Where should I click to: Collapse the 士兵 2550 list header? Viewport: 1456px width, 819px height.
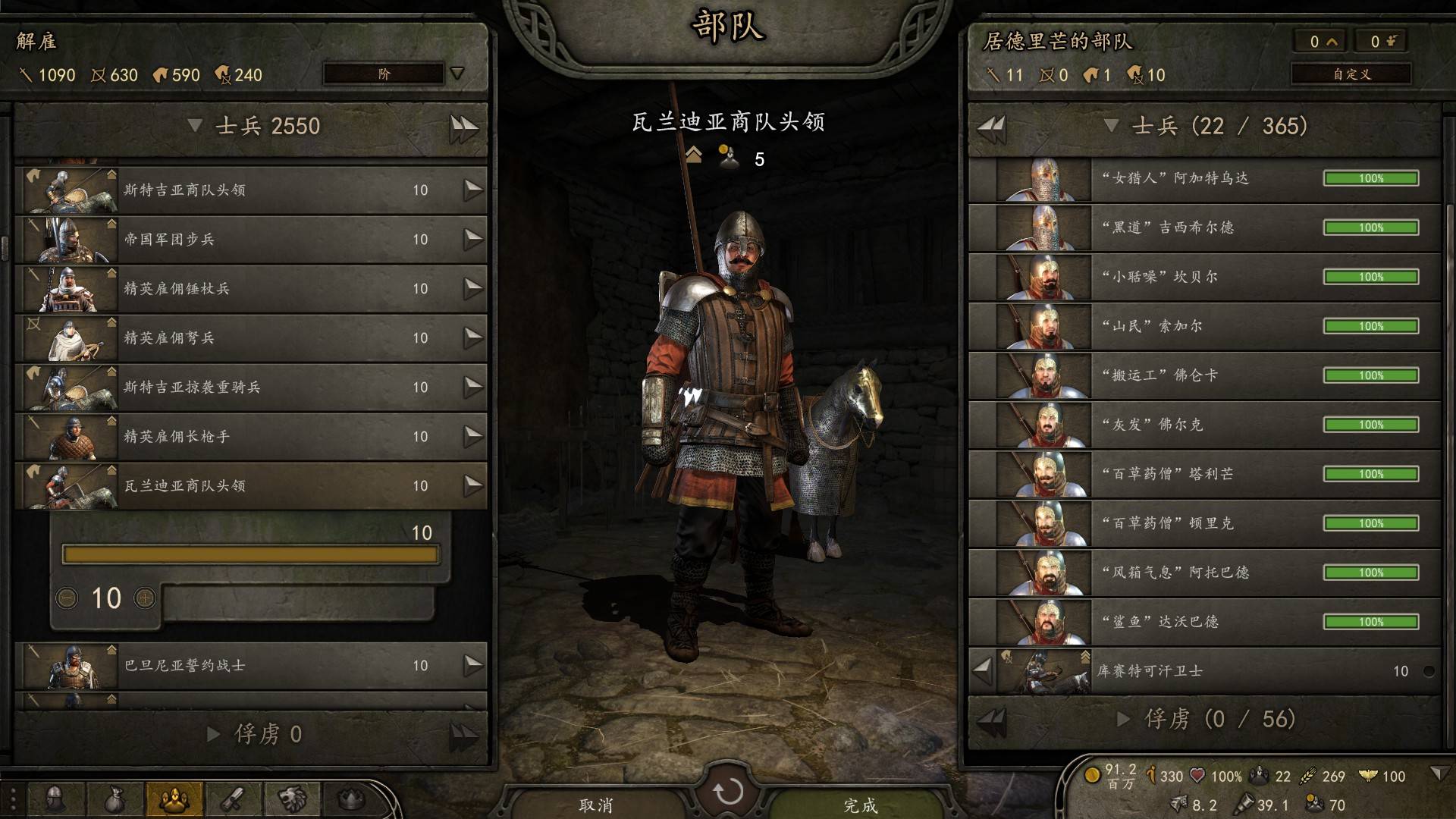click(195, 126)
